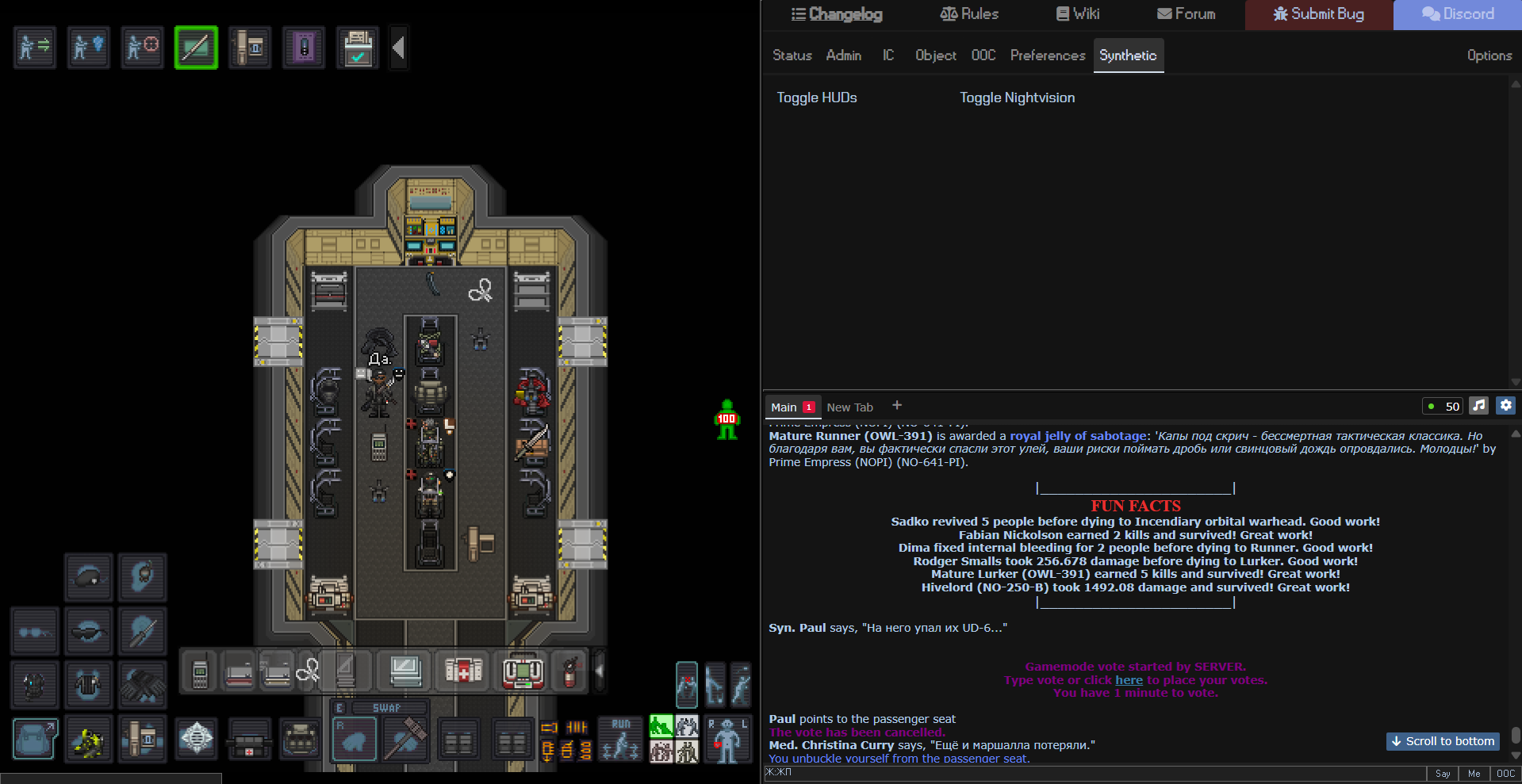Open the Discord link
The width and height of the screenshot is (1522, 784).
[x=1458, y=14]
